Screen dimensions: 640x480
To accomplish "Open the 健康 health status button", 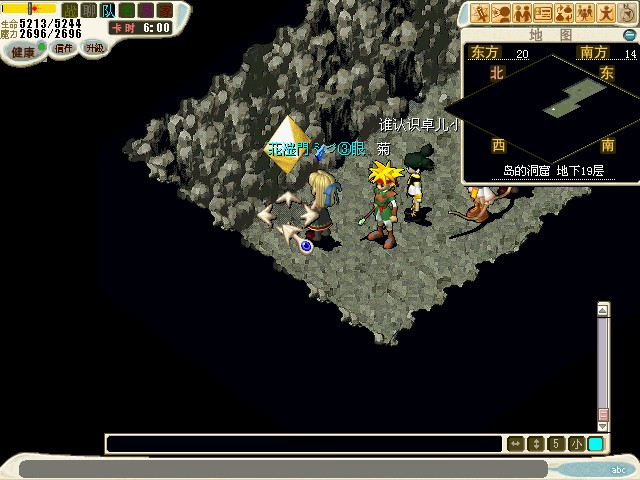I will (23, 49).
